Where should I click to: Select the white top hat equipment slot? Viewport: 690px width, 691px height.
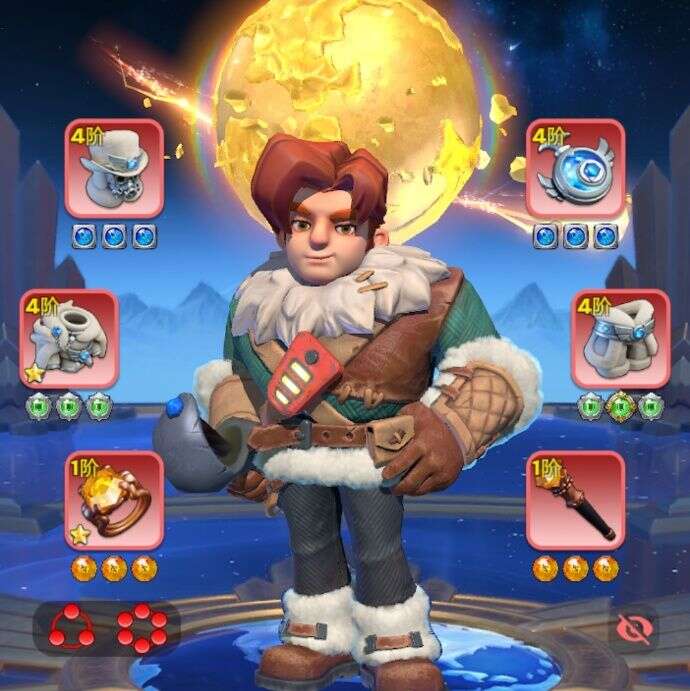coord(114,168)
